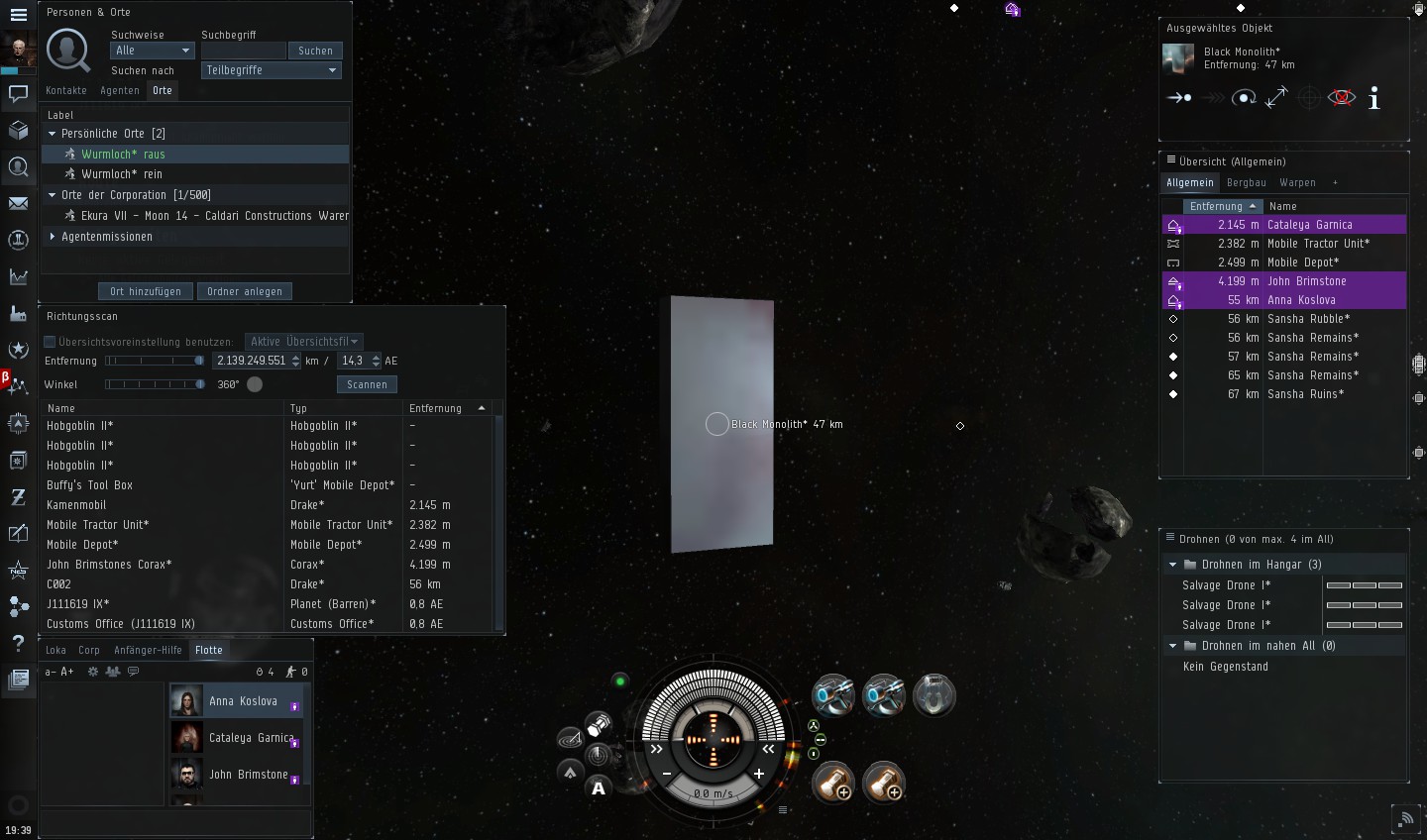Viewport: 1427px width, 840px height.
Task: Select the 'Wurmloch* rein' bookmark
Action: pos(122,174)
